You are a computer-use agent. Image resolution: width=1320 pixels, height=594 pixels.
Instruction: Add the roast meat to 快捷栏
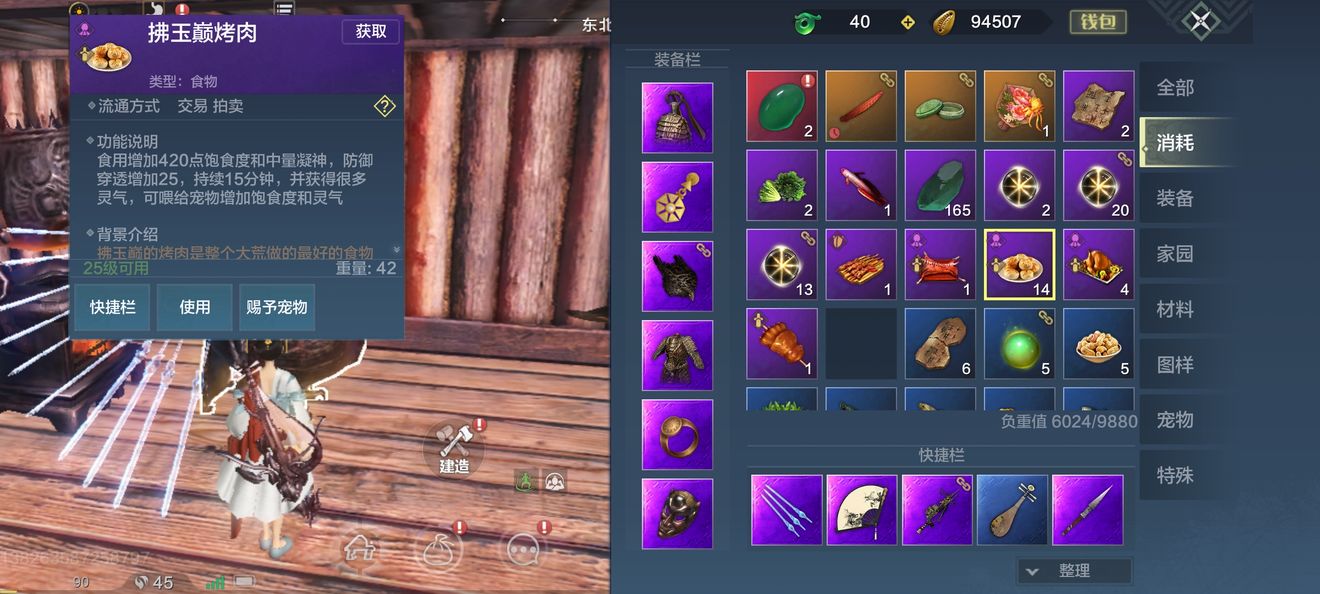112,307
